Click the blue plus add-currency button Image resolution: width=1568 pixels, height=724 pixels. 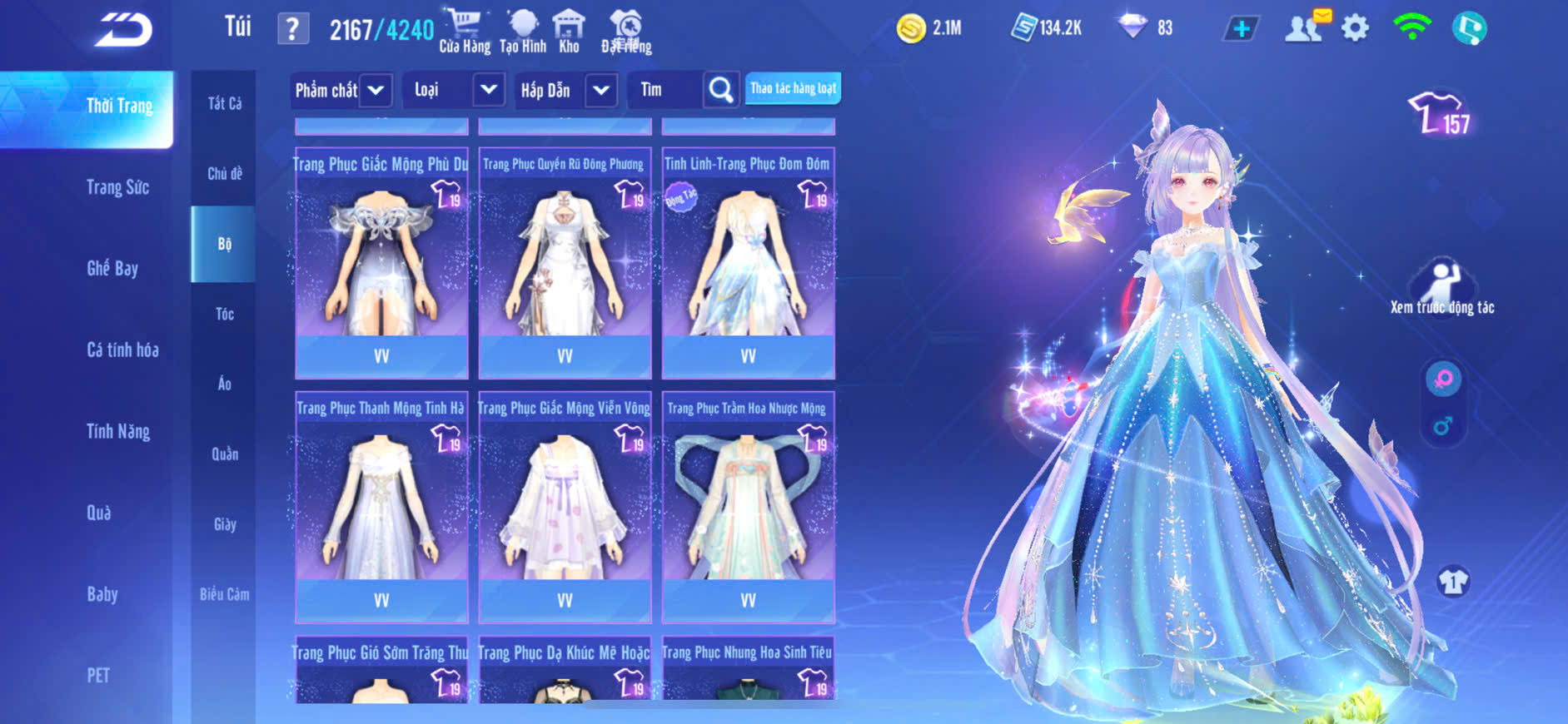(1241, 28)
